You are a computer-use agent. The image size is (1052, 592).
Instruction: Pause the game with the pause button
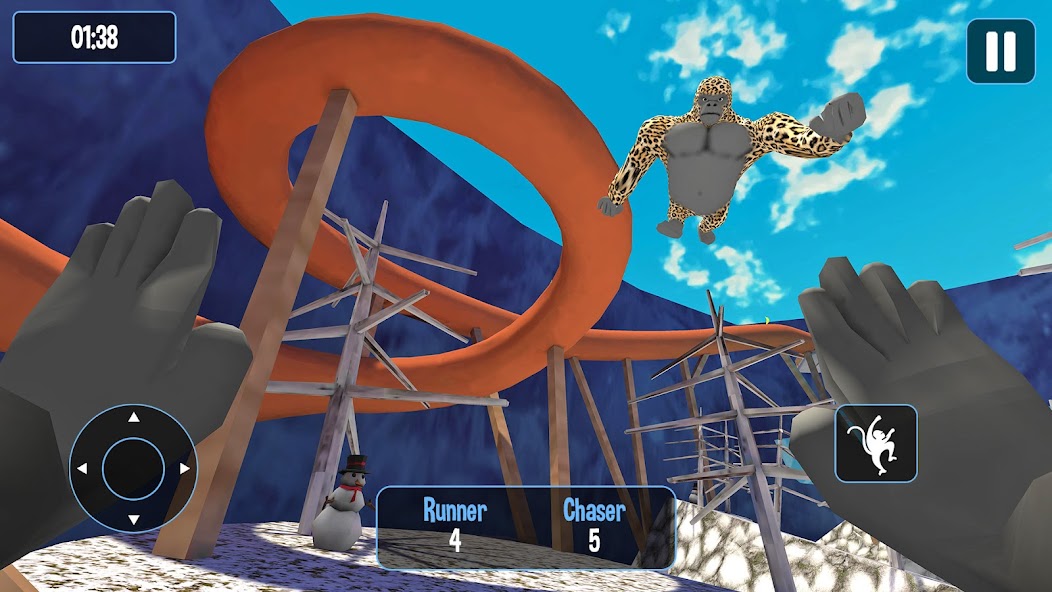click(1000, 51)
